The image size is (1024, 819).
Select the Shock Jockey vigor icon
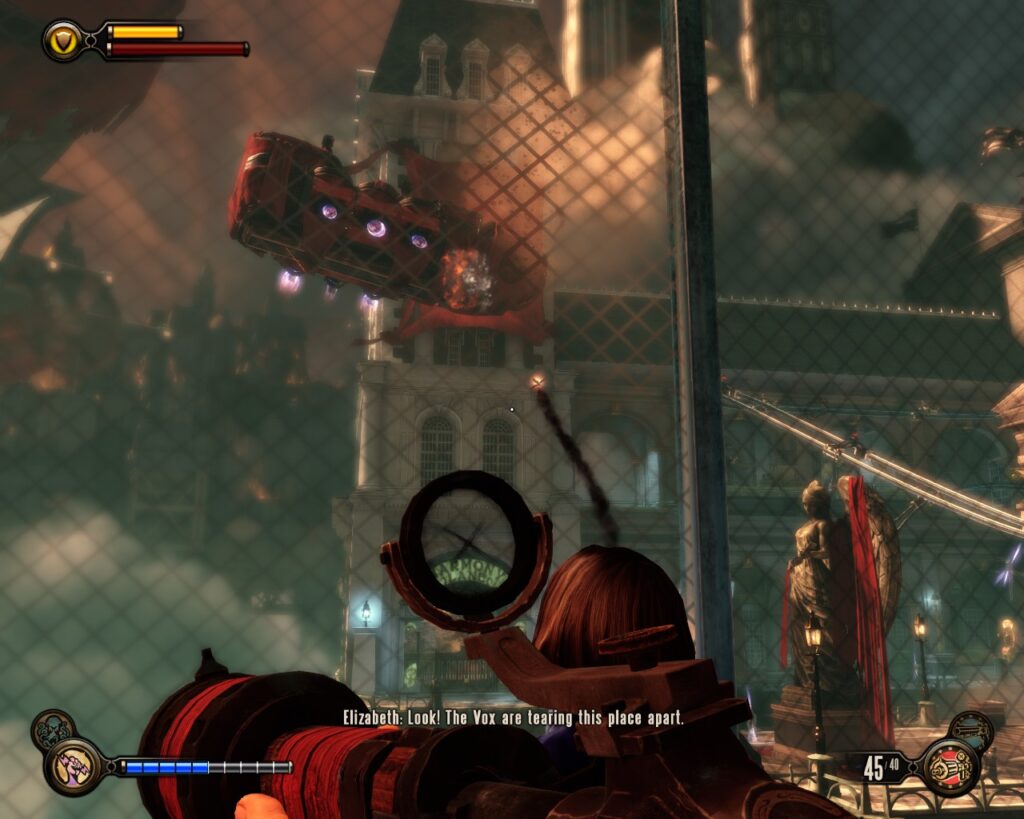(x=71, y=765)
